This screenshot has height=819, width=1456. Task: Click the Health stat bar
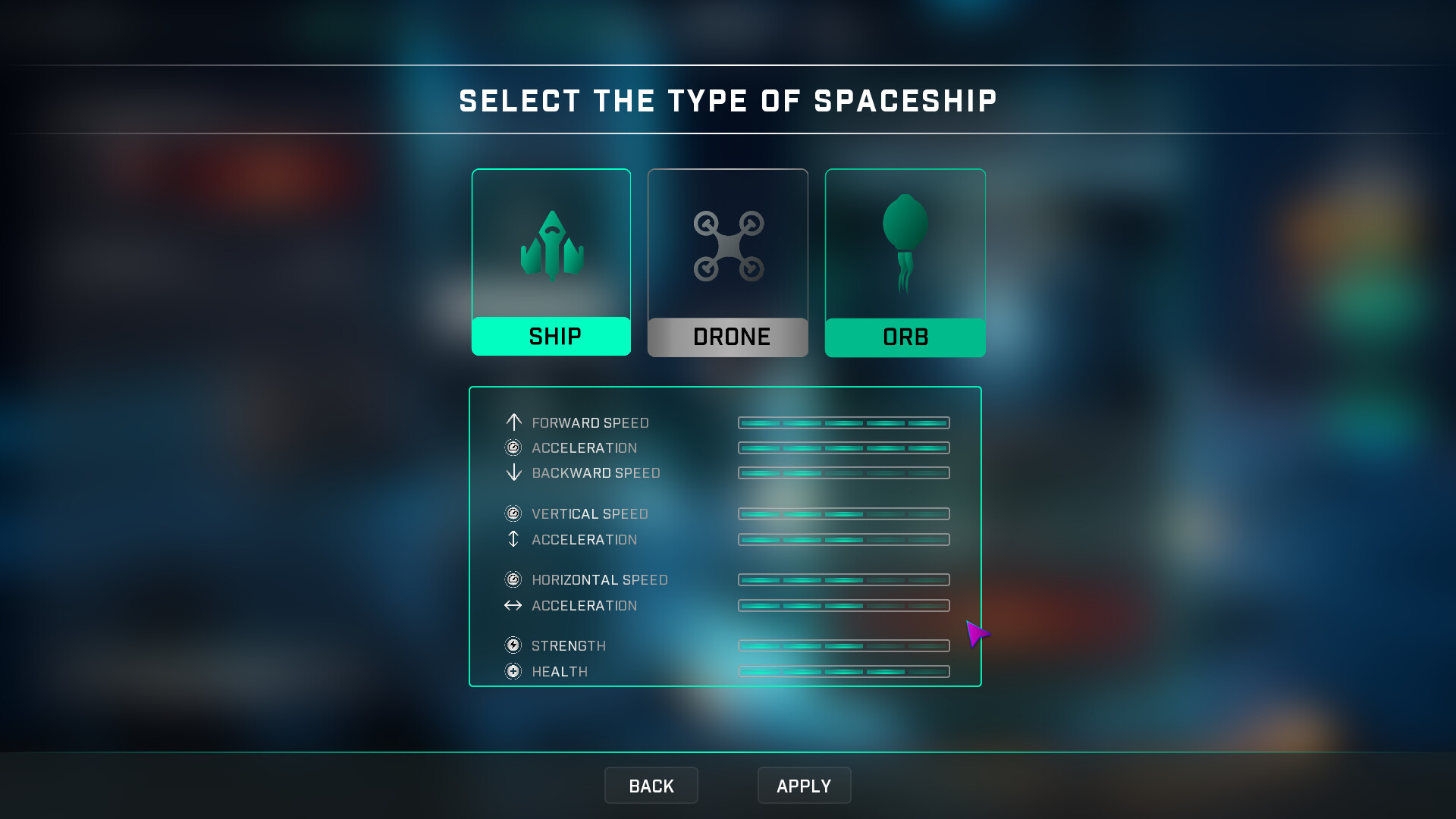pyautogui.click(x=843, y=671)
